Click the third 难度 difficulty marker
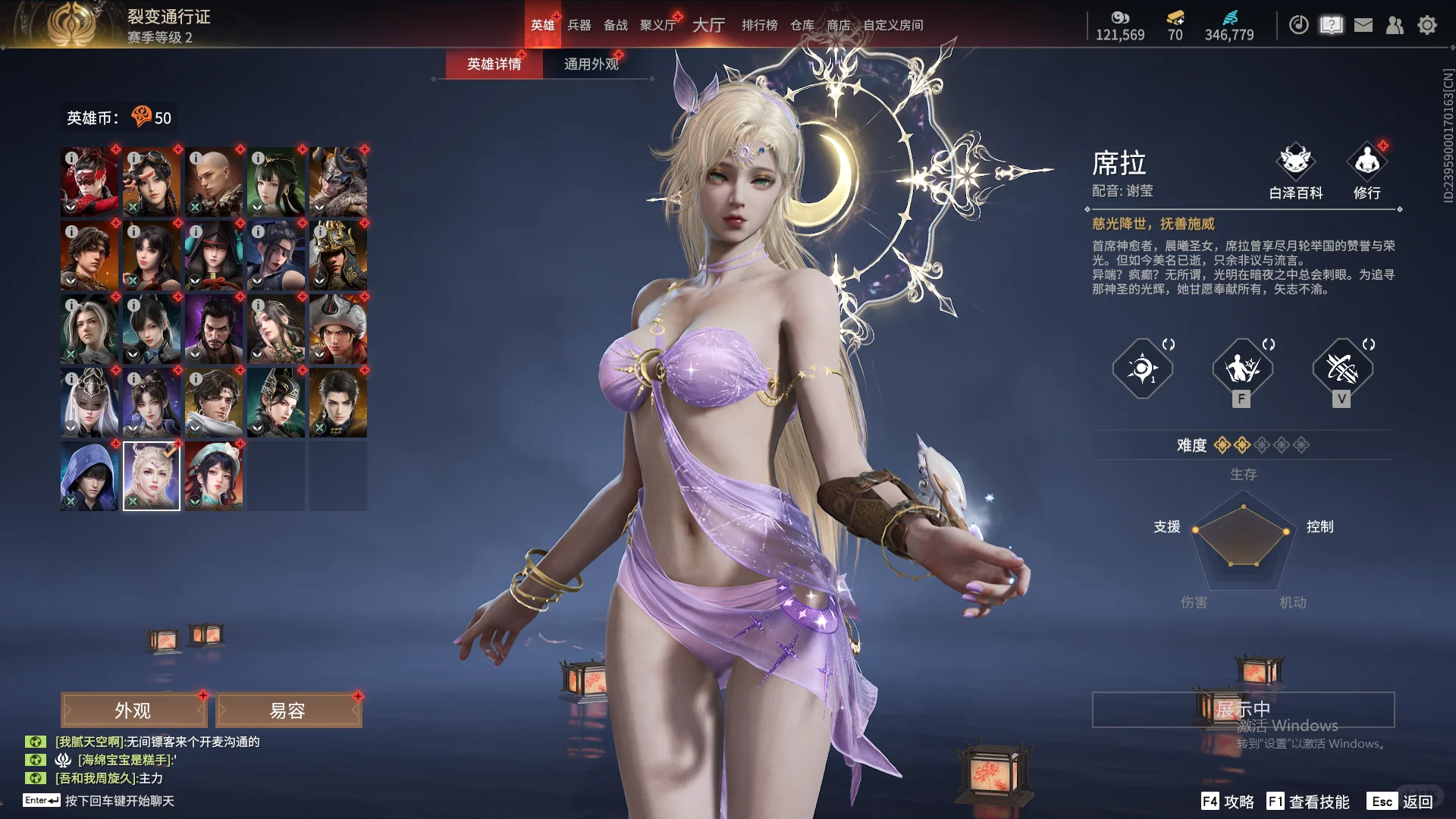1456x819 pixels. [x=1261, y=446]
